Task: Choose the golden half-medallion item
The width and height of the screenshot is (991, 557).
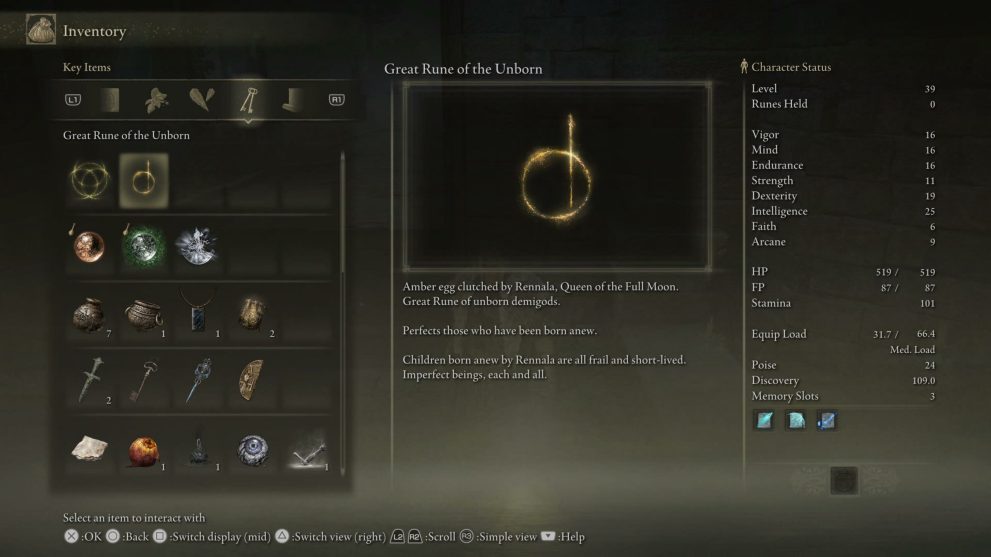Action: tap(250, 381)
